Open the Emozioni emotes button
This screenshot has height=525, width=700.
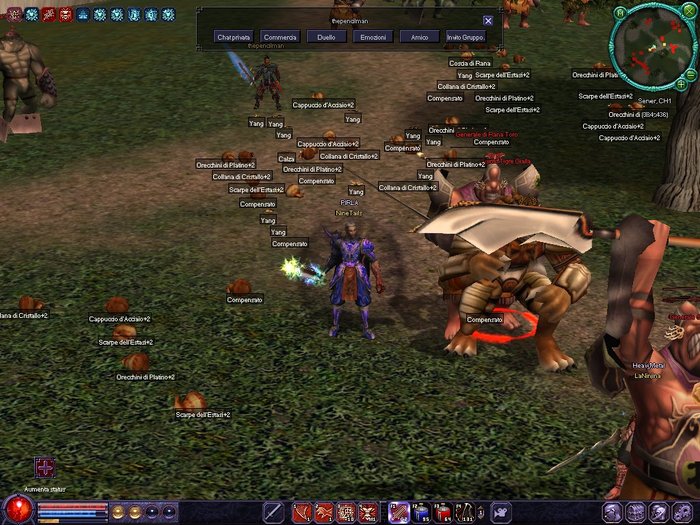(372, 37)
